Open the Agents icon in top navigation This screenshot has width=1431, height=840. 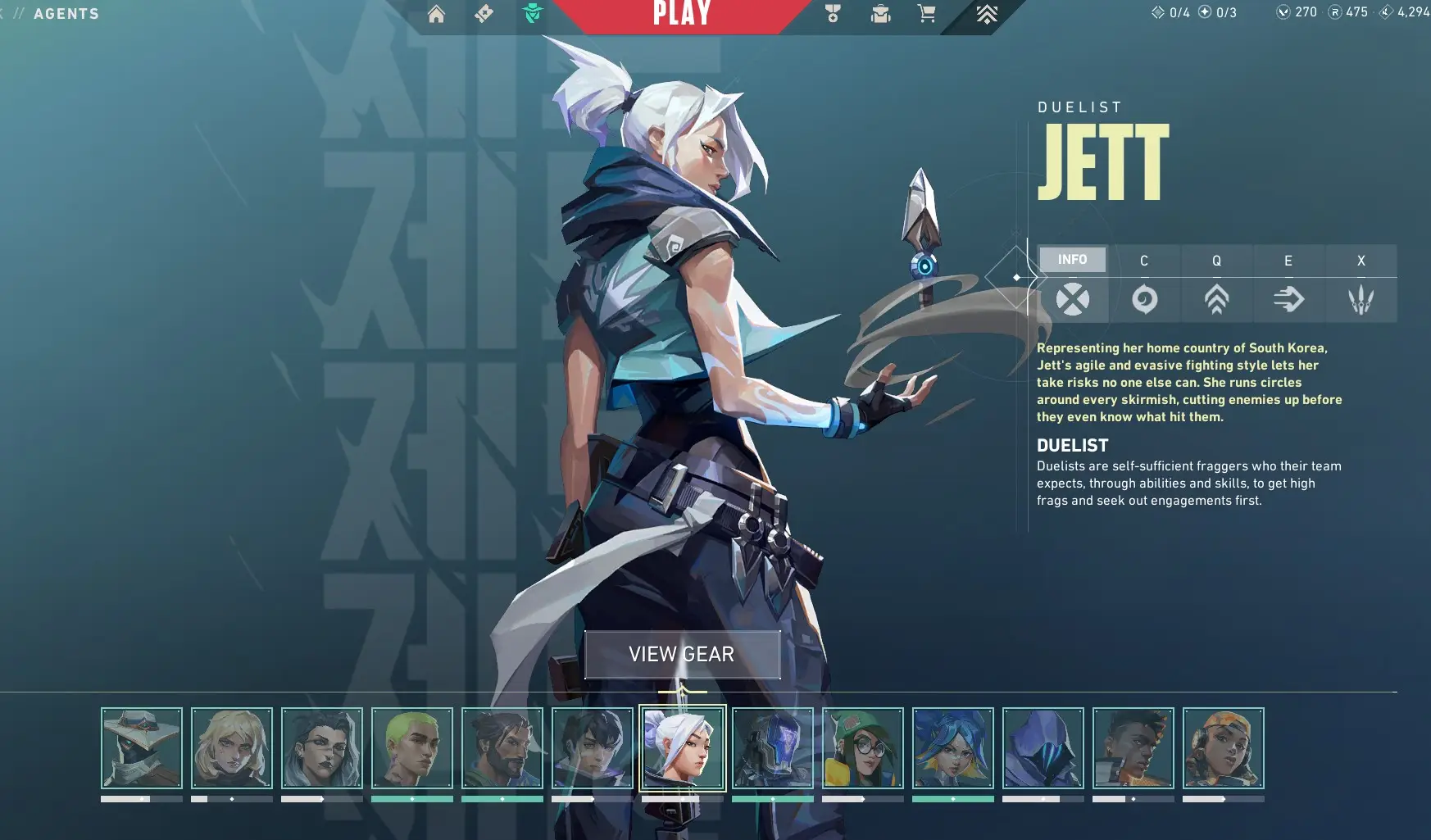click(533, 13)
